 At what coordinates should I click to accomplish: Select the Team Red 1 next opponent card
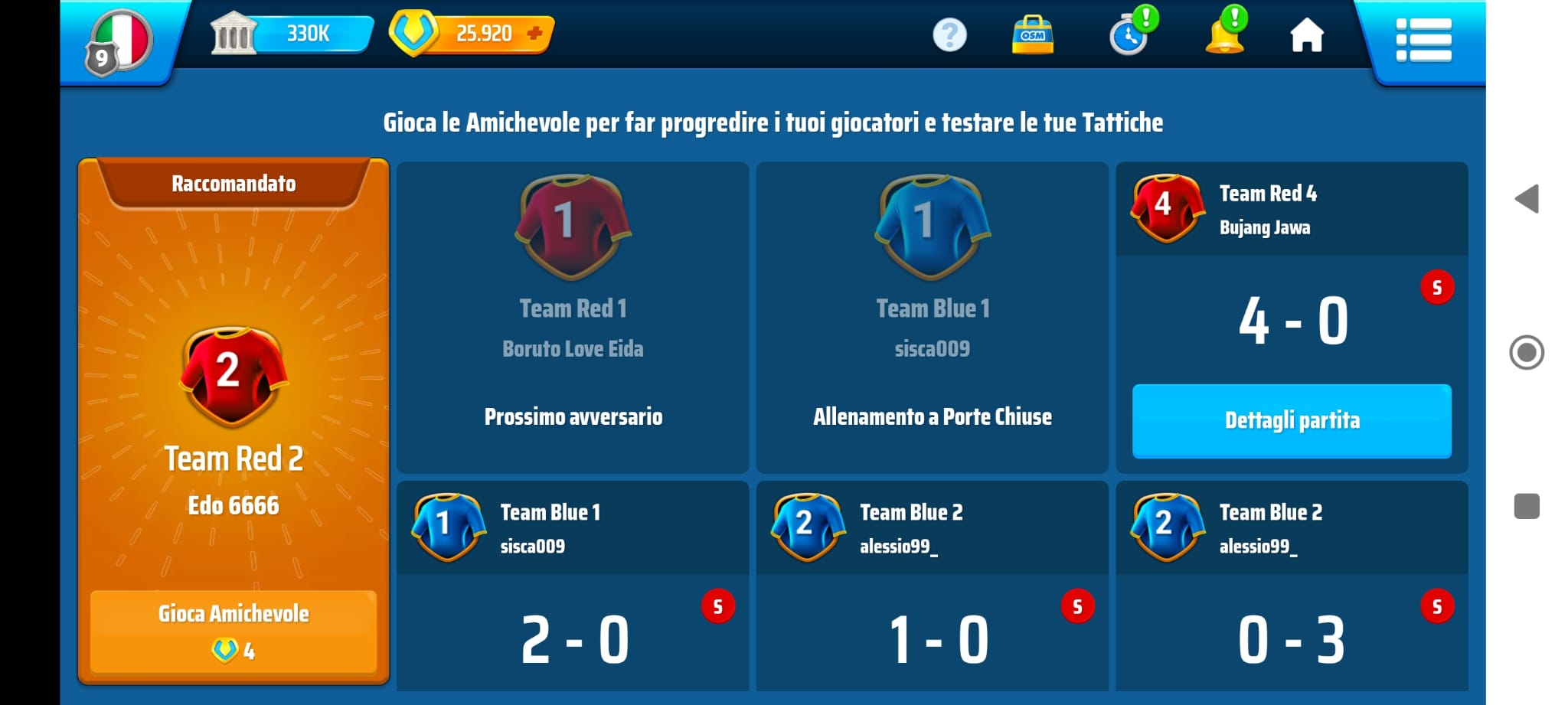pos(573,317)
